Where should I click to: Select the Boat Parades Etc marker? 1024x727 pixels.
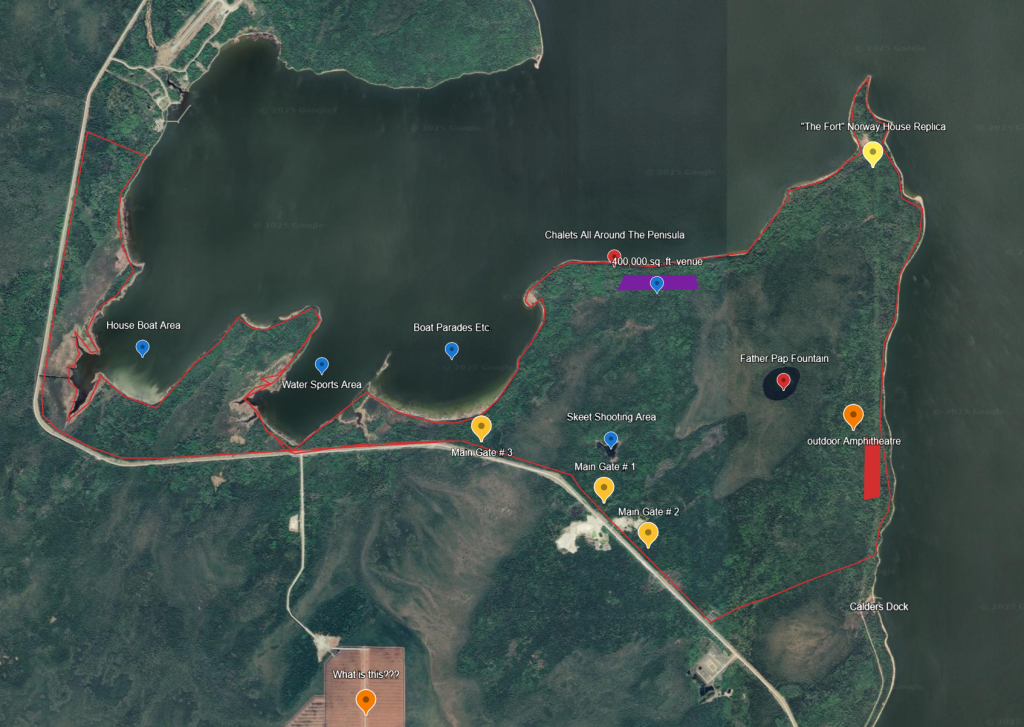coord(451,349)
